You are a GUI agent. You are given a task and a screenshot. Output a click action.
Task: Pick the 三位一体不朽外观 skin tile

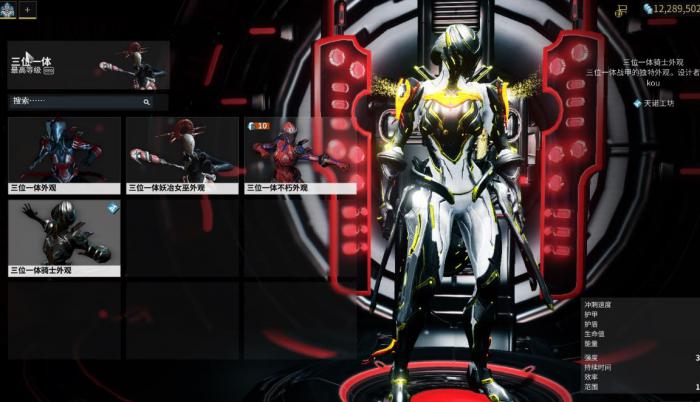[x=300, y=155]
